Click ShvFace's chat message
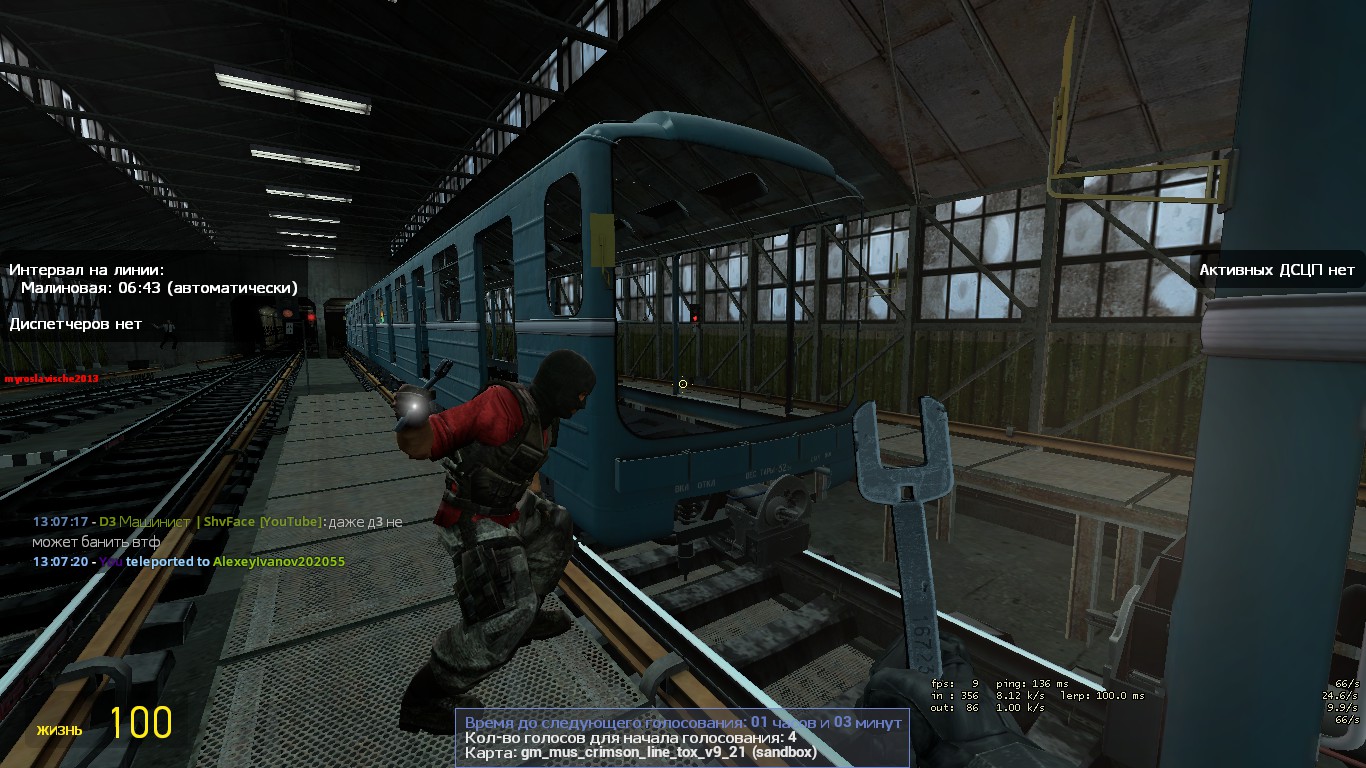 point(218,531)
